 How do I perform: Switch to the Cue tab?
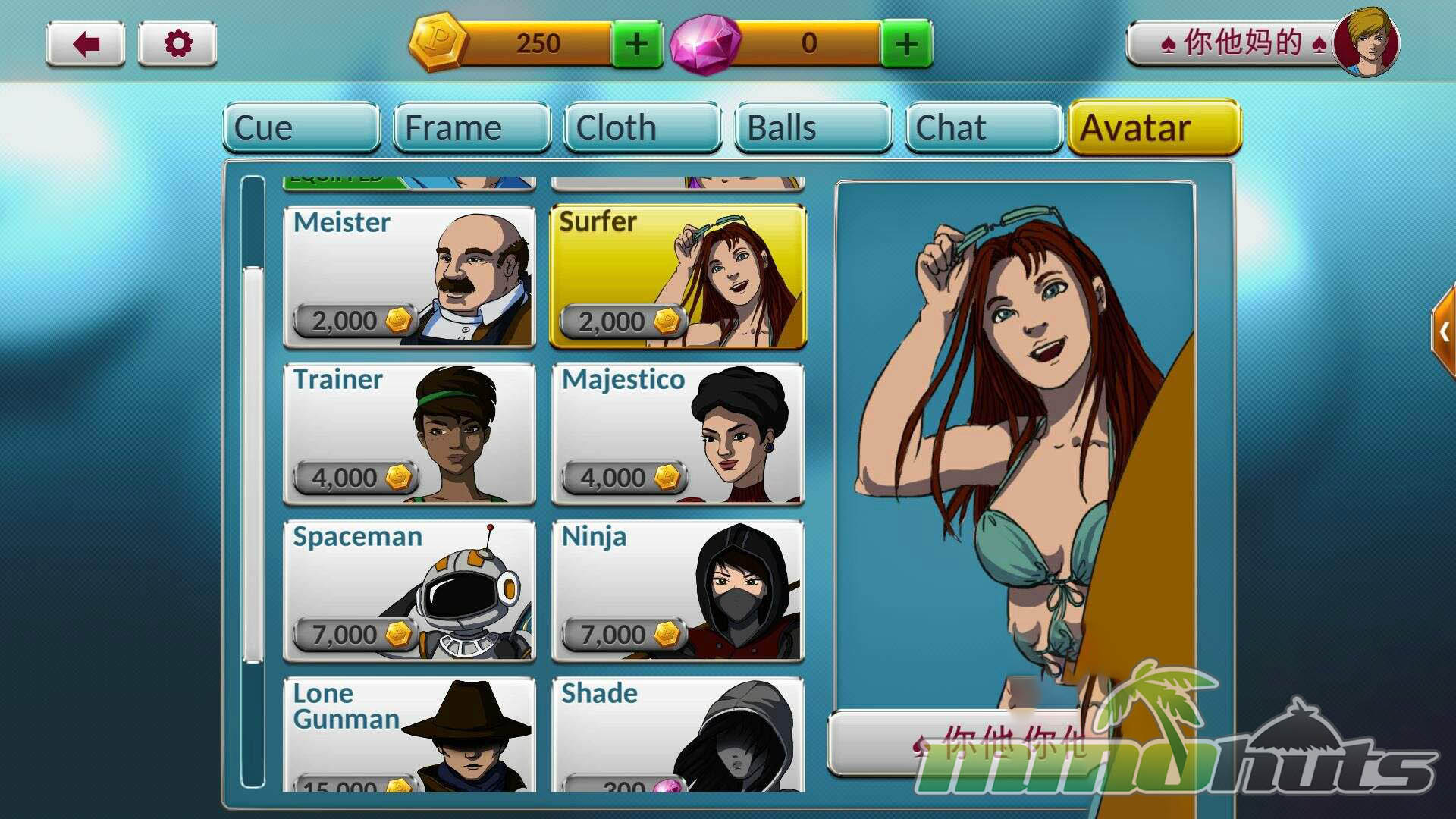click(301, 127)
